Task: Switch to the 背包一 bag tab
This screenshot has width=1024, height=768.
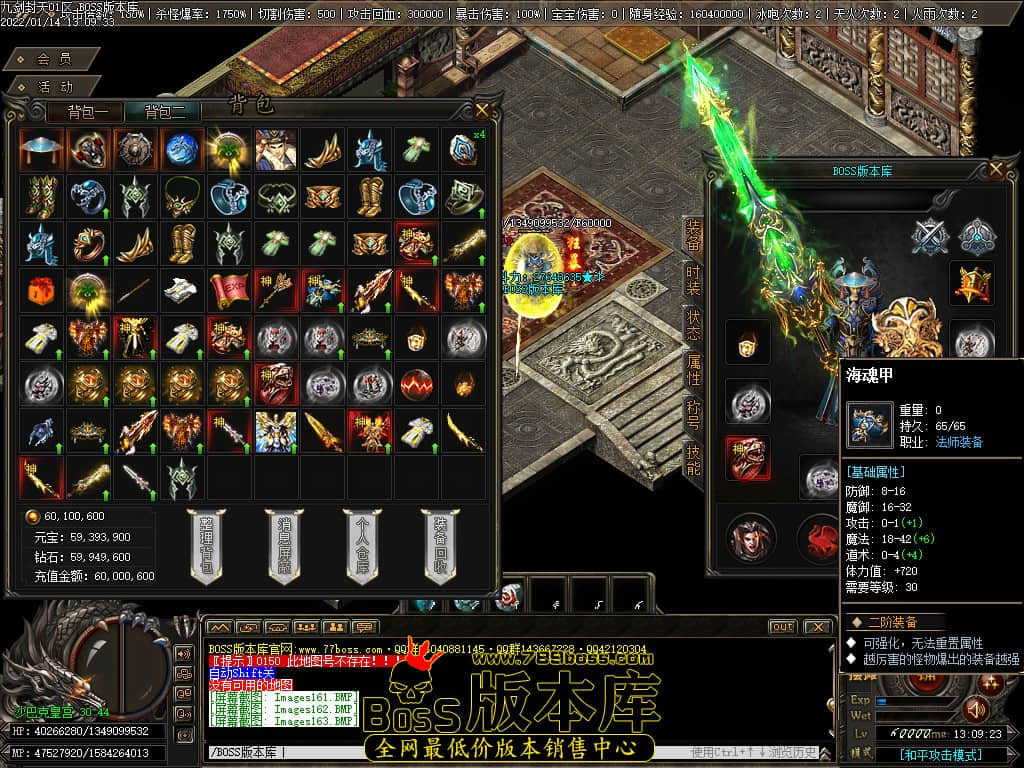Action: 94,111
